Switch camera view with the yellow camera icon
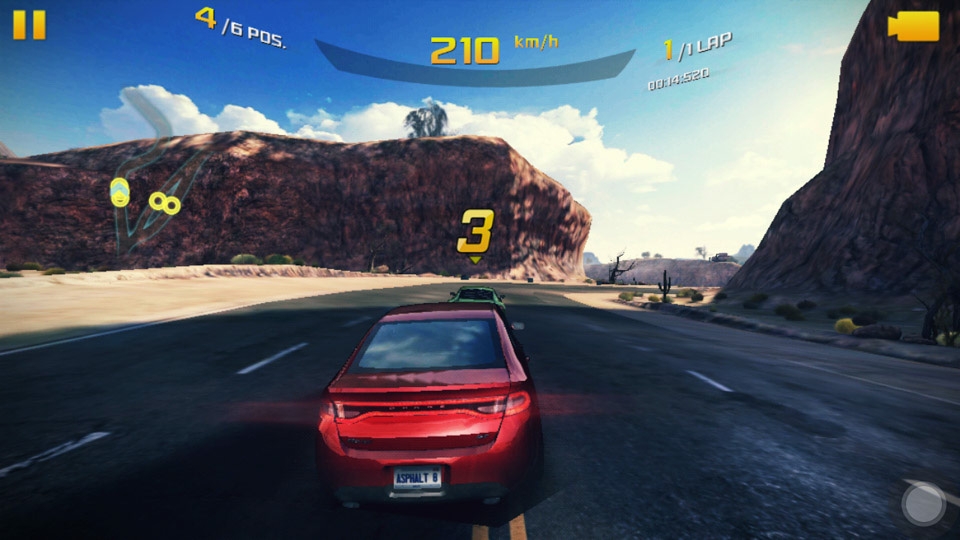960x540 pixels. click(x=914, y=26)
